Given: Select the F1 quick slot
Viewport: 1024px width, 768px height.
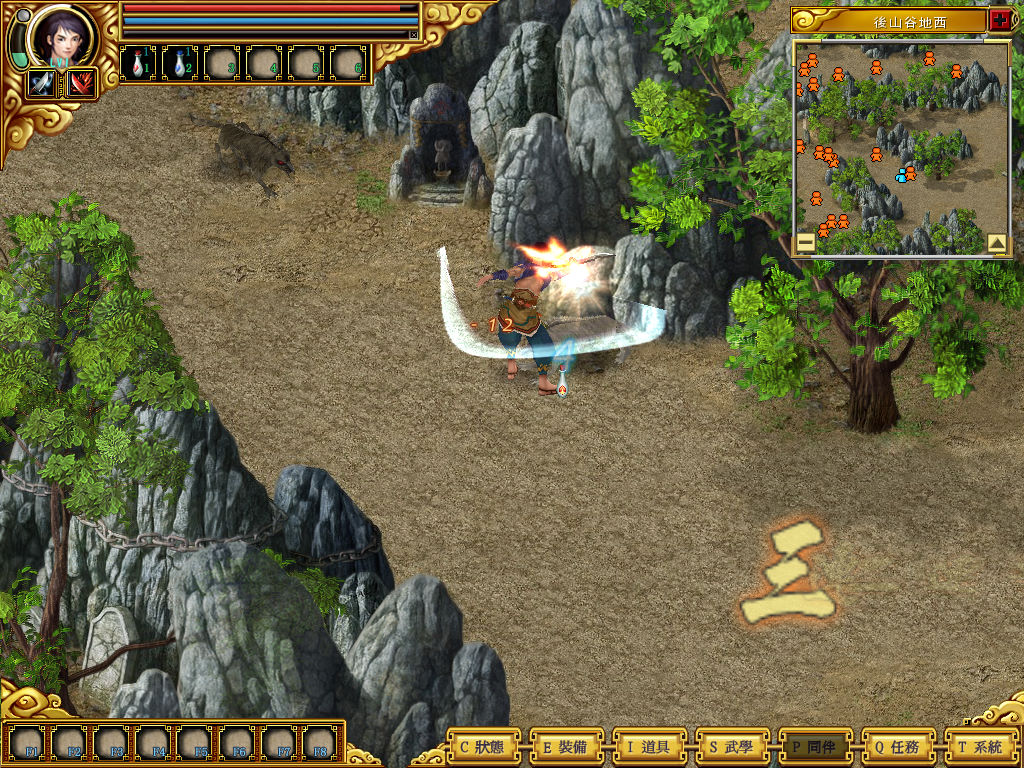Looking at the screenshot, I should point(32,742).
